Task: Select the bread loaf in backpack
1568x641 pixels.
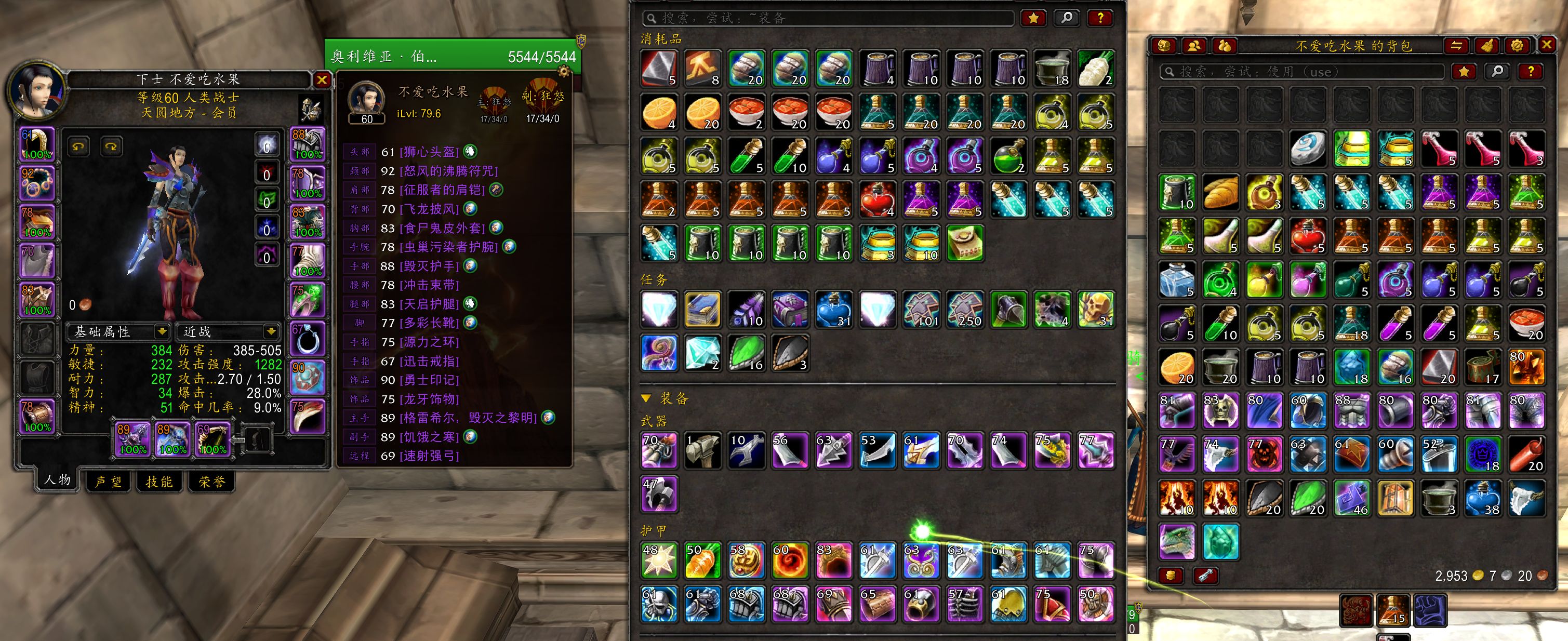Action: [1220, 192]
